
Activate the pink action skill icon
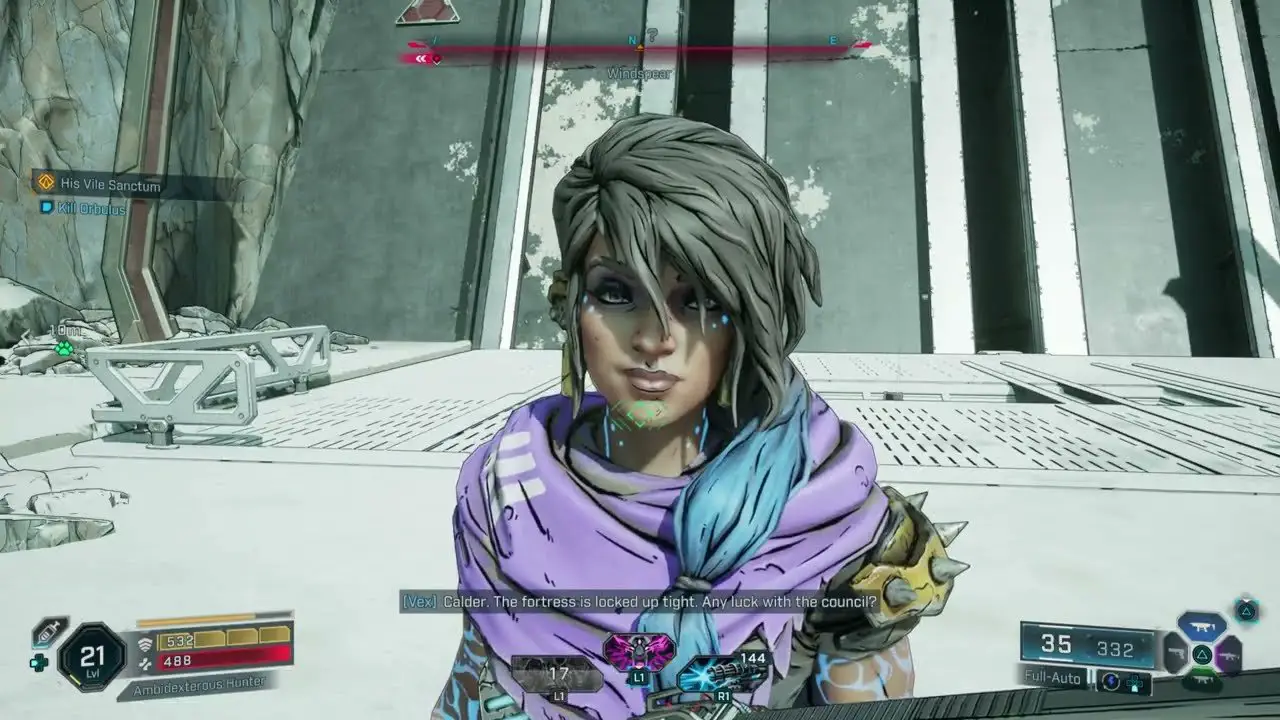click(x=638, y=652)
